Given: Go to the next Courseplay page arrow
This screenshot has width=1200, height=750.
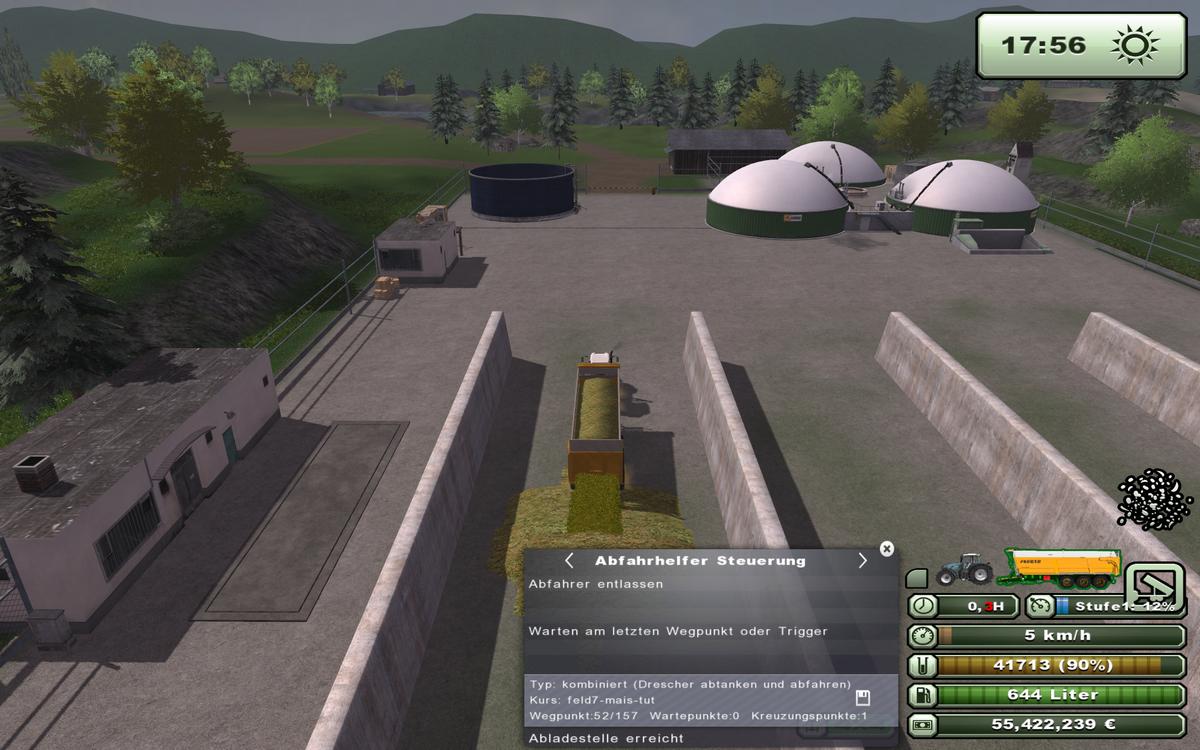Looking at the screenshot, I should 862,561.
